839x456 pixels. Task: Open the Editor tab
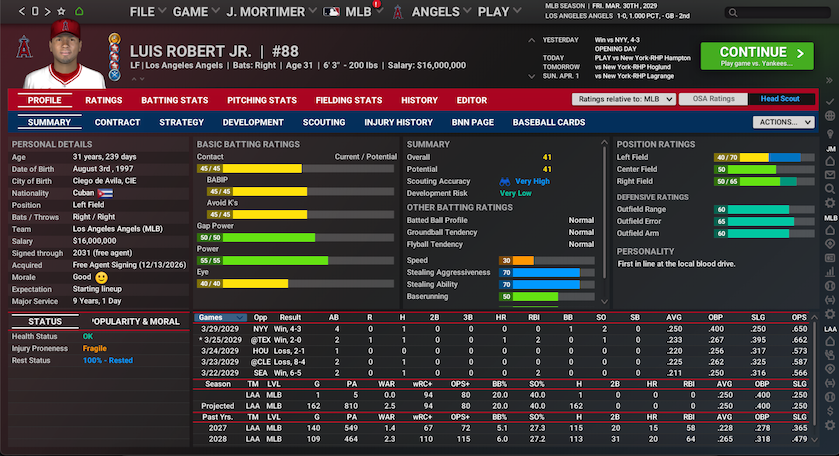click(472, 100)
